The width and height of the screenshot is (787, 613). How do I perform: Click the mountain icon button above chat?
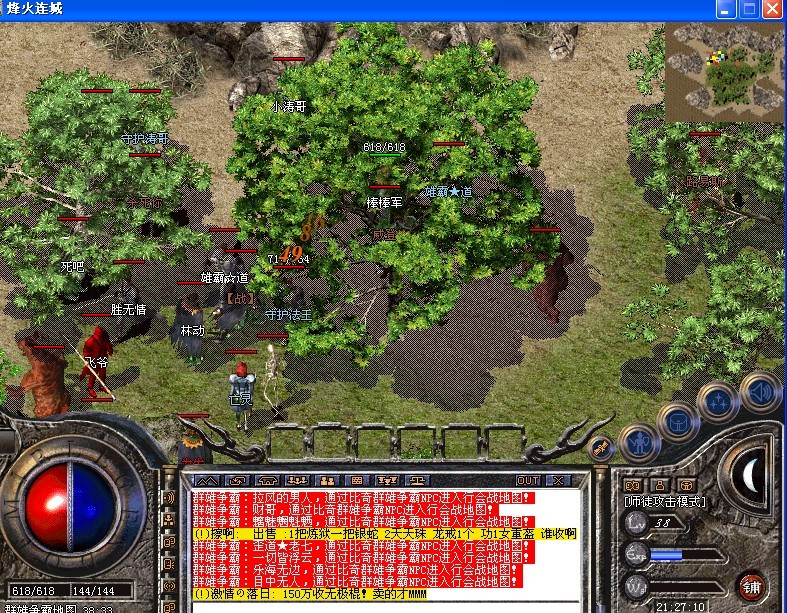(x=209, y=480)
